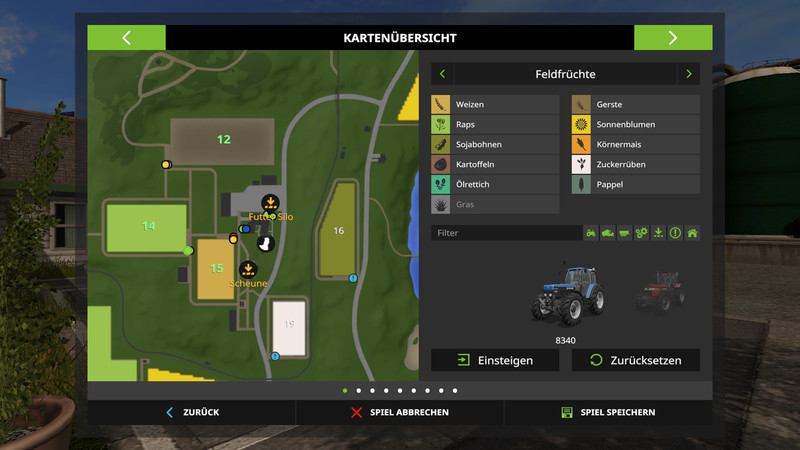Image resolution: width=800 pixels, height=450 pixels.
Task: Click Einsteigen to enter the vehicle
Action: coord(495,360)
